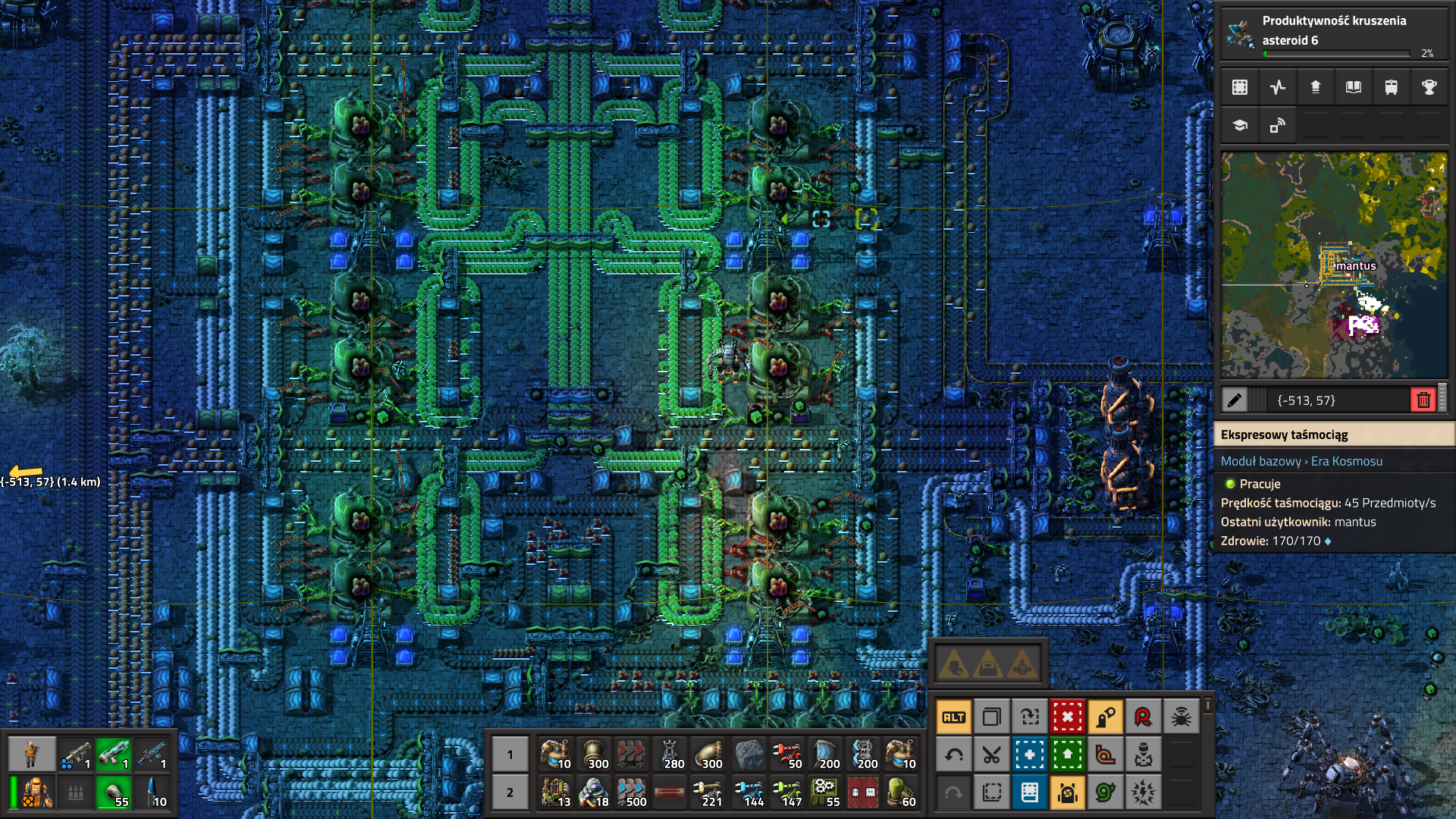Image resolution: width=1456 pixels, height=819 pixels.
Task: Pick the 500 blue belts hotbar slot
Action: click(x=631, y=792)
